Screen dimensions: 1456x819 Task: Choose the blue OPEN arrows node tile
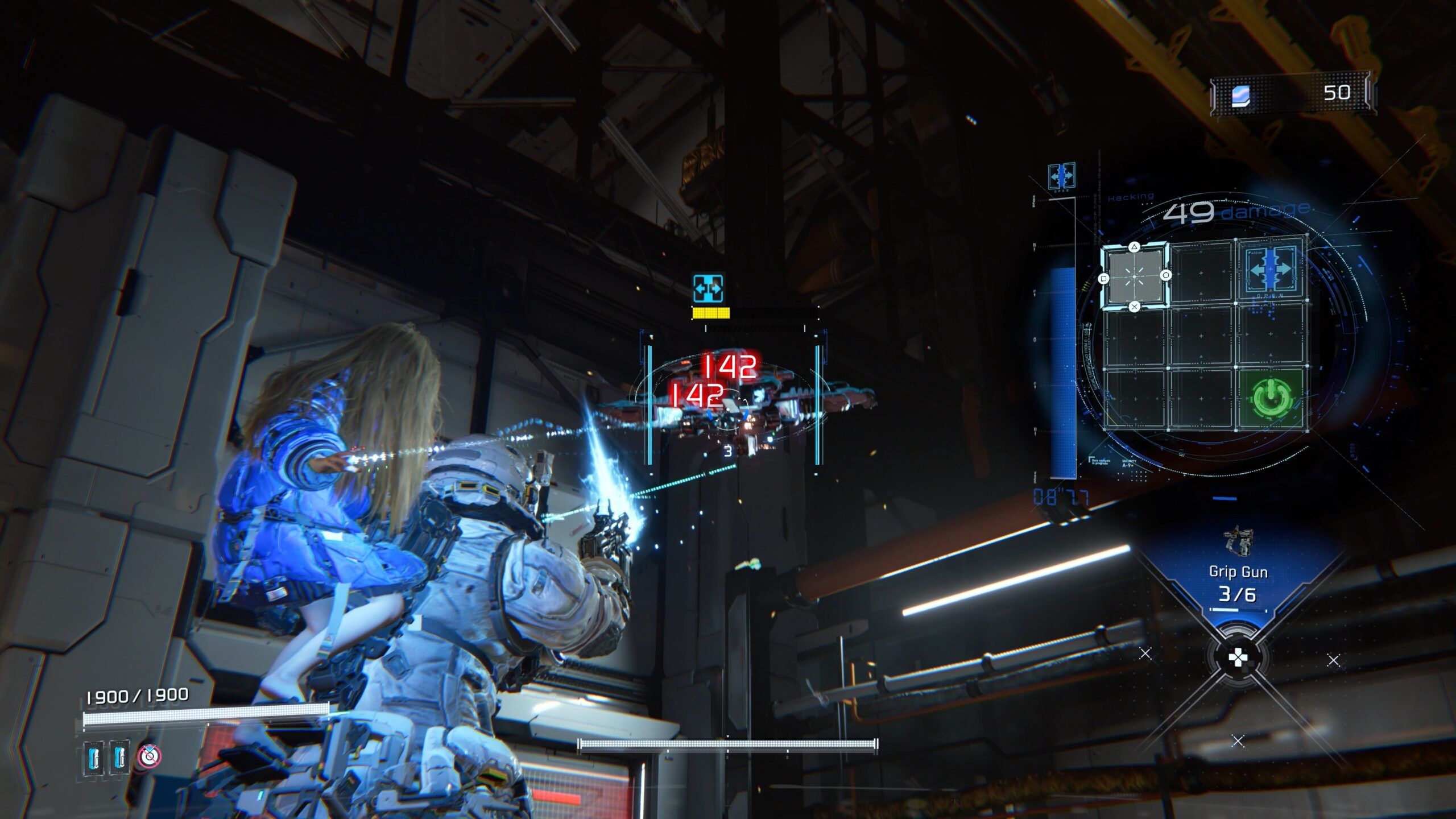point(1271,270)
